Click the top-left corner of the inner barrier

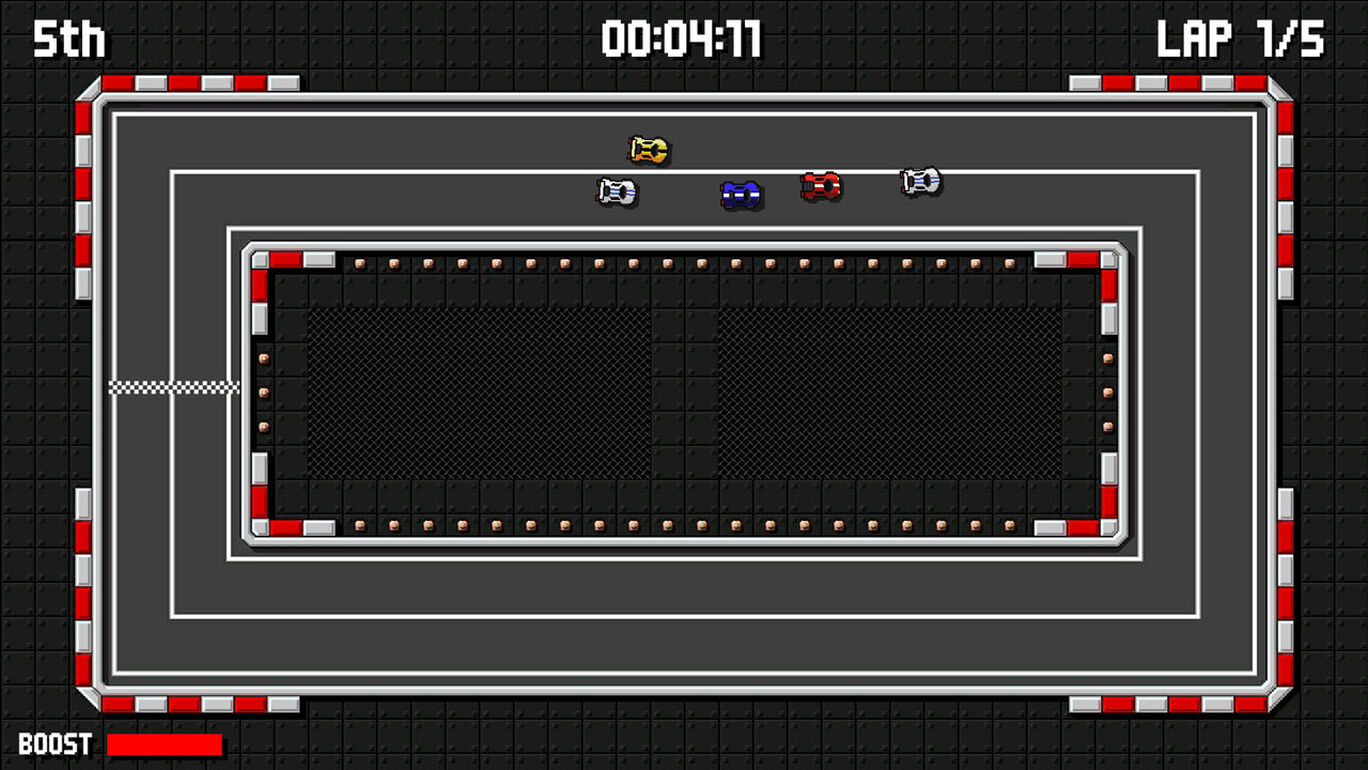click(x=260, y=258)
